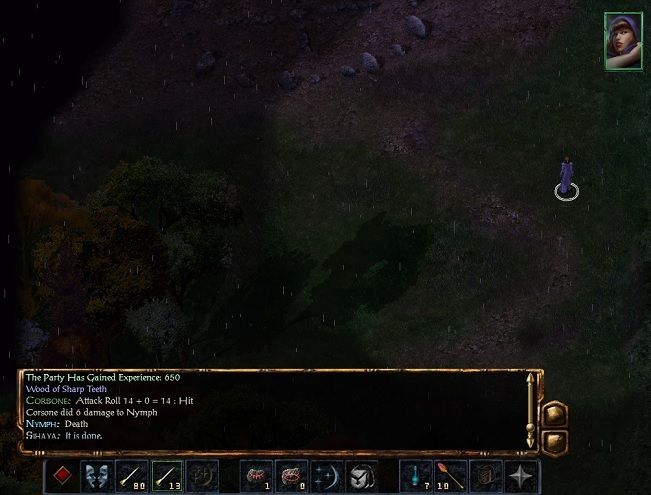
Task: Click the message log scrollbar's up arrow
Action: point(532,380)
